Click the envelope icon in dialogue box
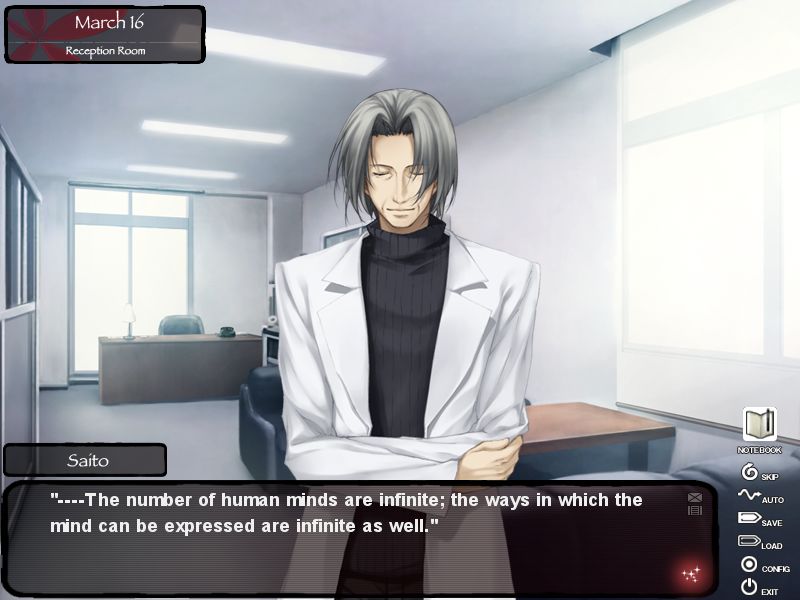This screenshot has height=600, width=800. tap(695, 497)
